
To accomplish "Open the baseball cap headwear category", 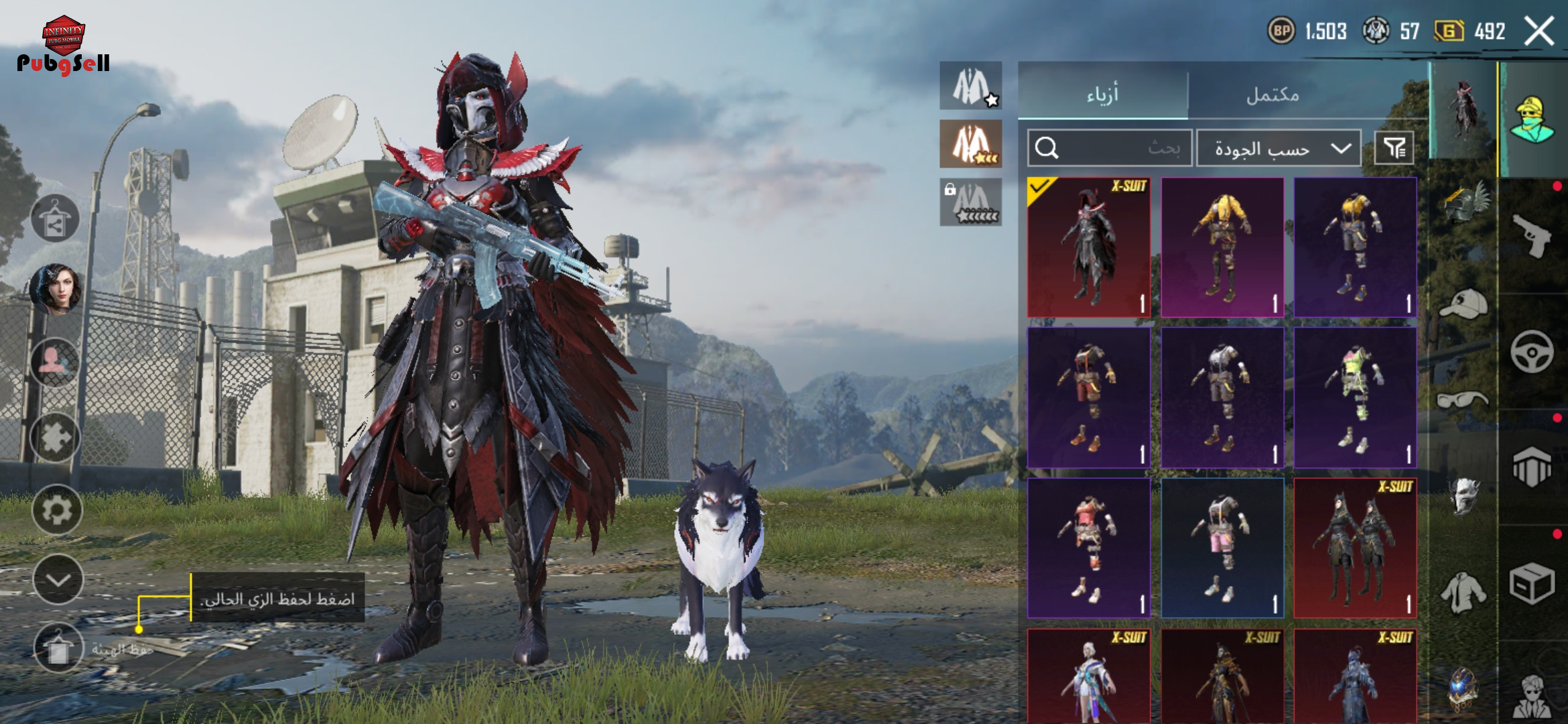I will (x=1463, y=305).
